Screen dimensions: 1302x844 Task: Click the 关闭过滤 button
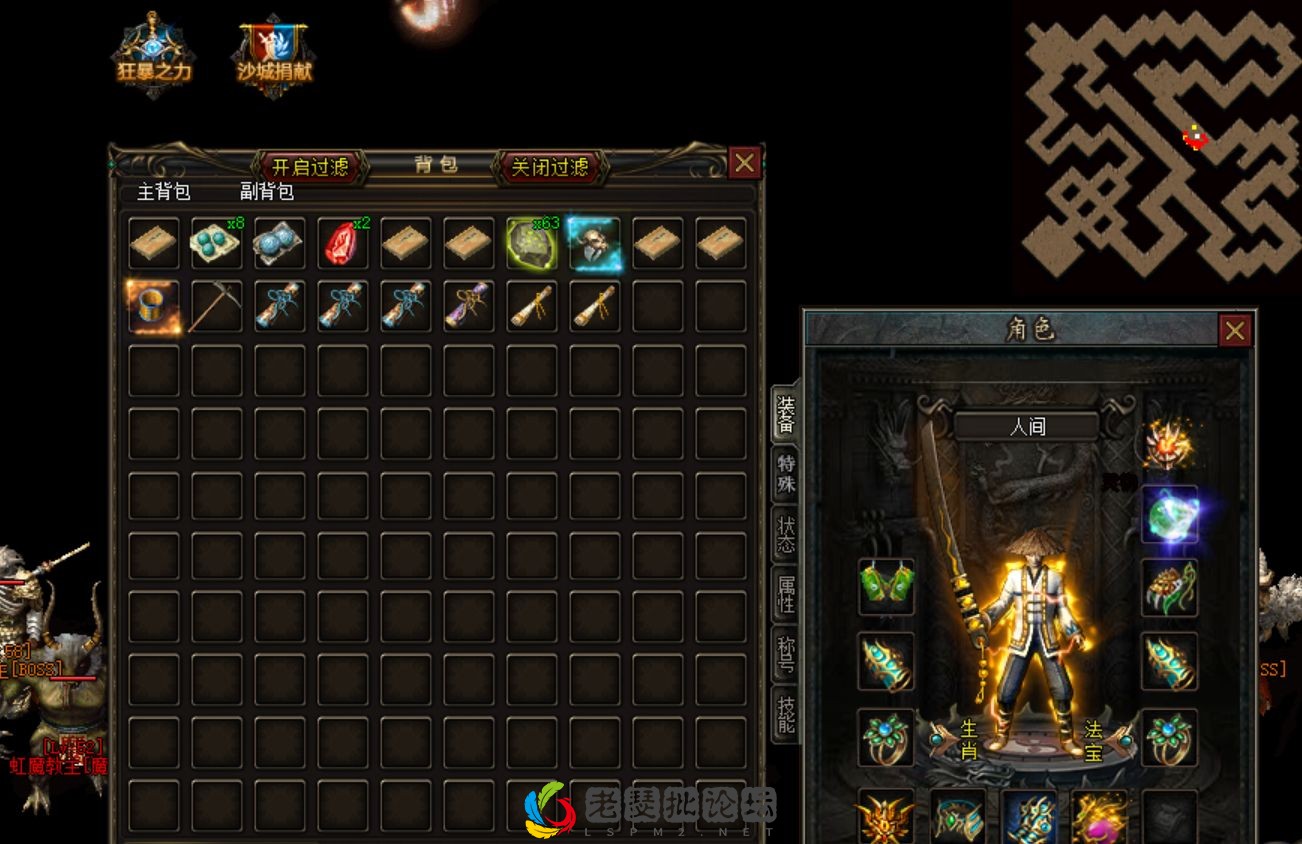pyautogui.click(x=549, y=167)
